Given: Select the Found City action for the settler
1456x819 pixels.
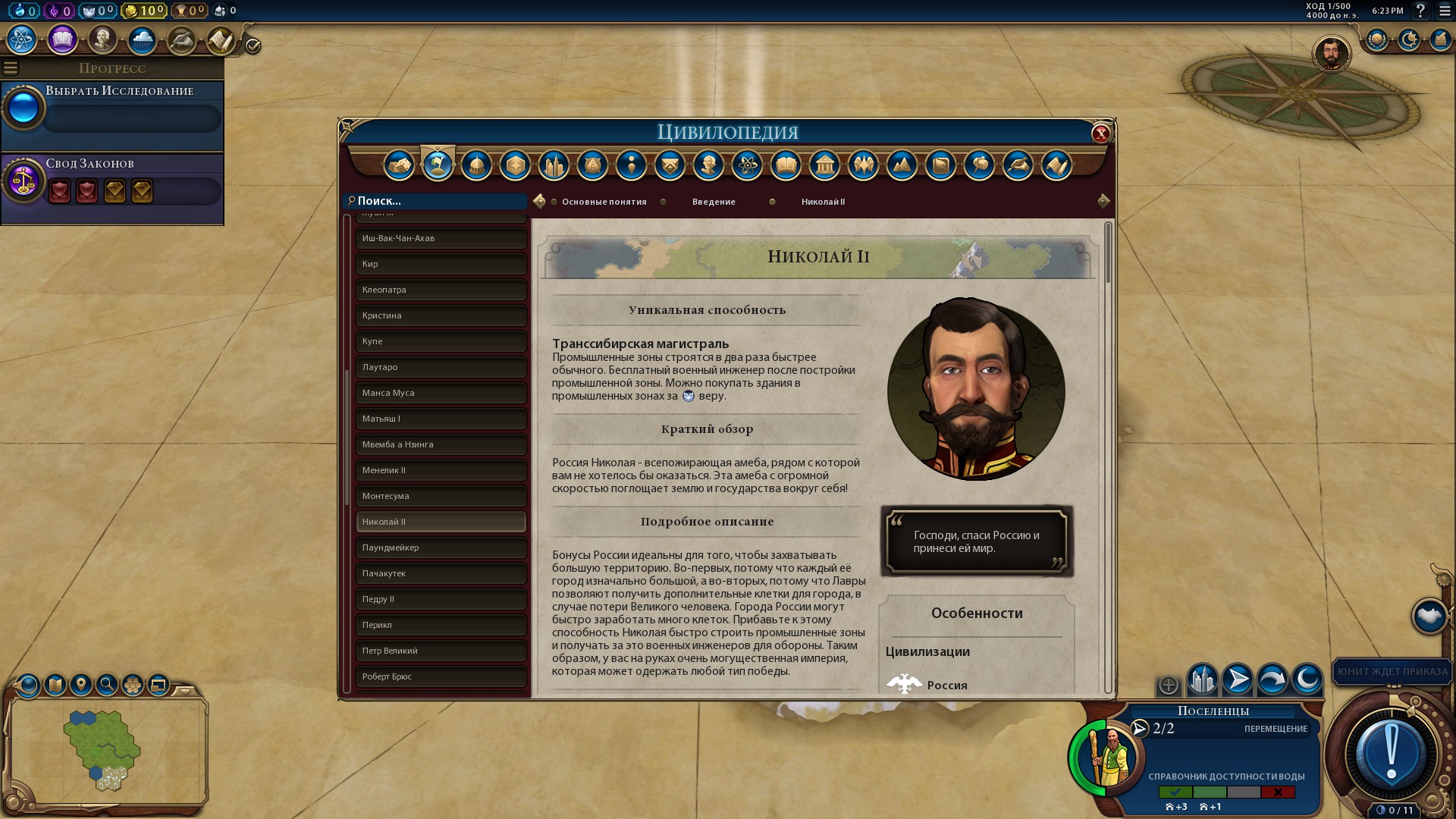Looking at the screenshot, I should pyautogui.click(x=1204, y=681).
